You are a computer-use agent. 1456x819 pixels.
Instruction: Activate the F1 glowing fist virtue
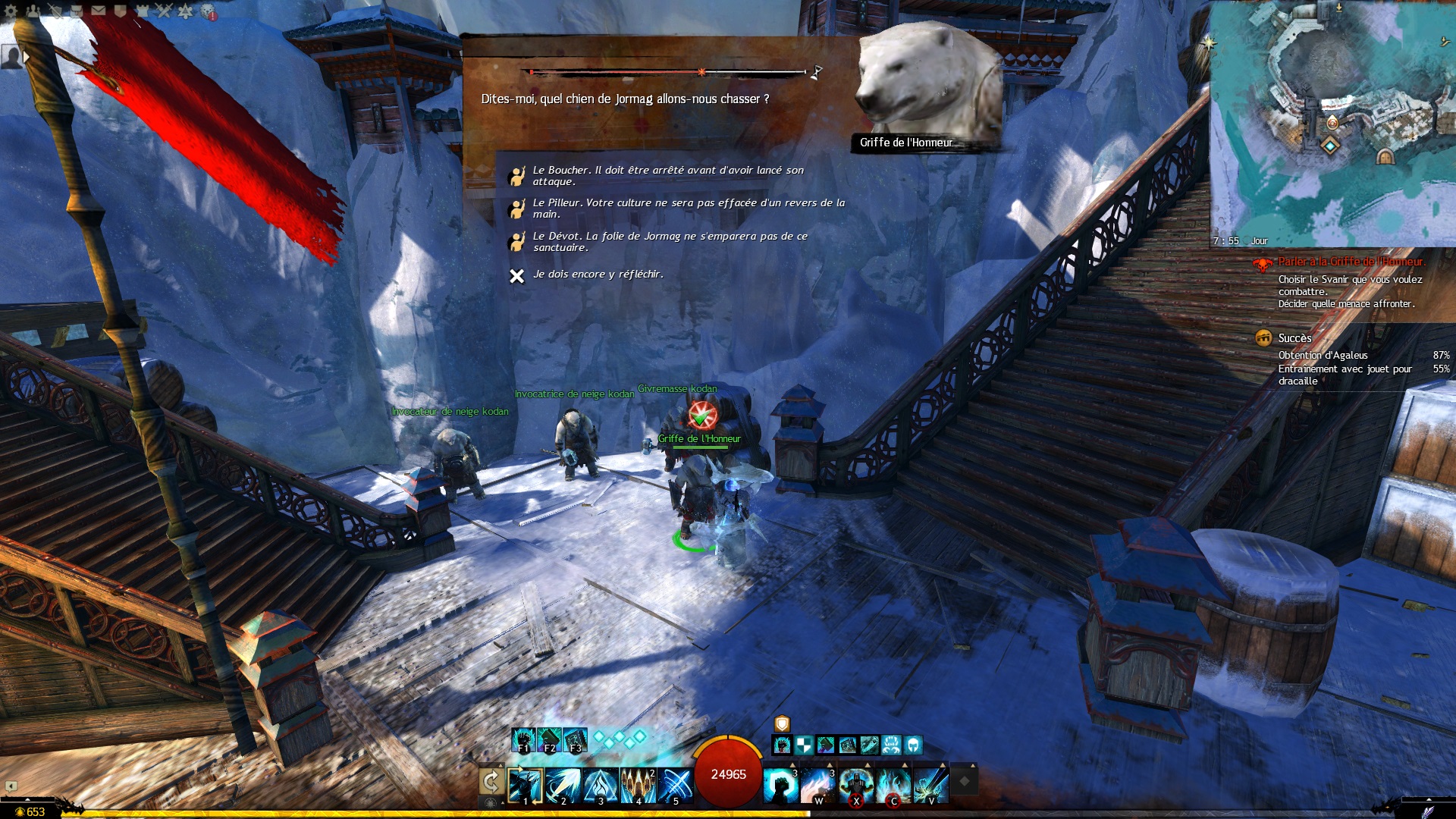click(523, 739)
